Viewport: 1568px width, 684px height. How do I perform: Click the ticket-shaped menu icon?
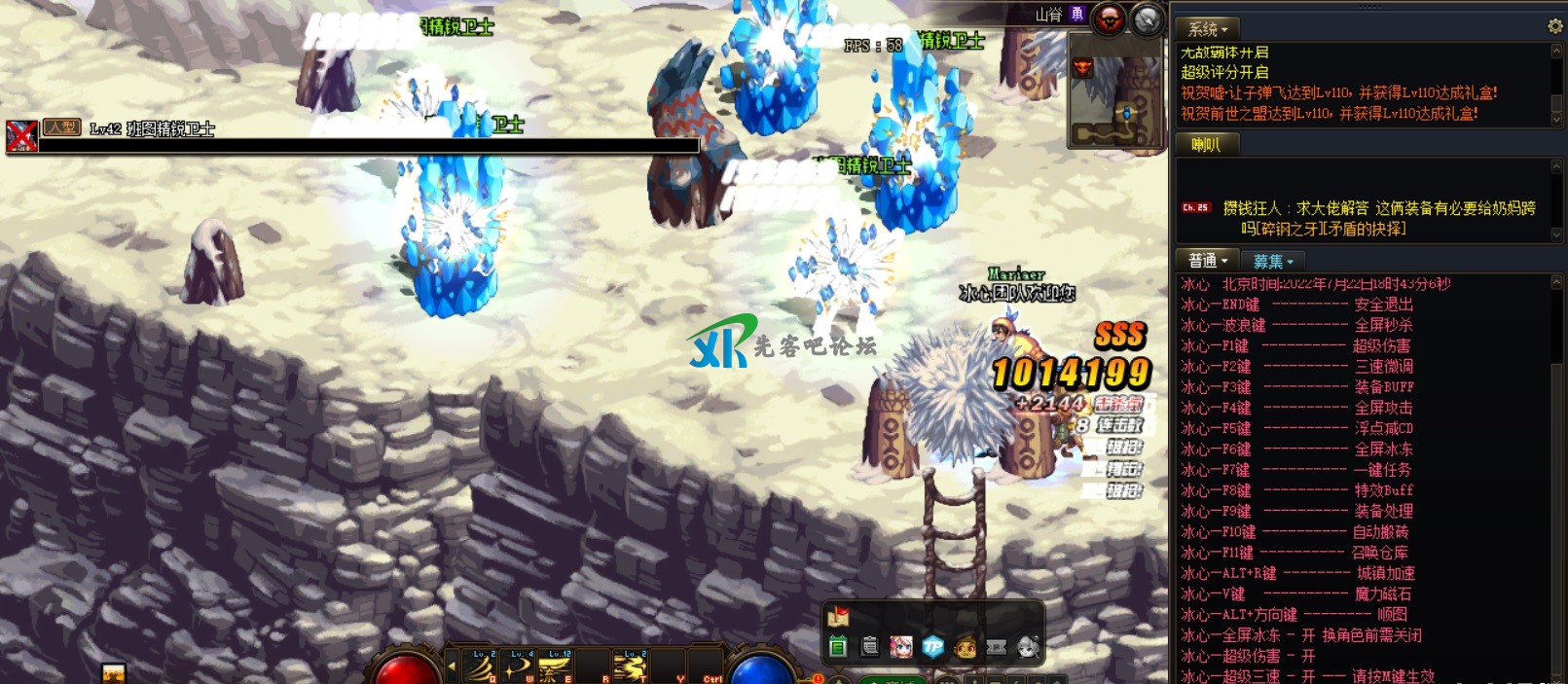997,646
